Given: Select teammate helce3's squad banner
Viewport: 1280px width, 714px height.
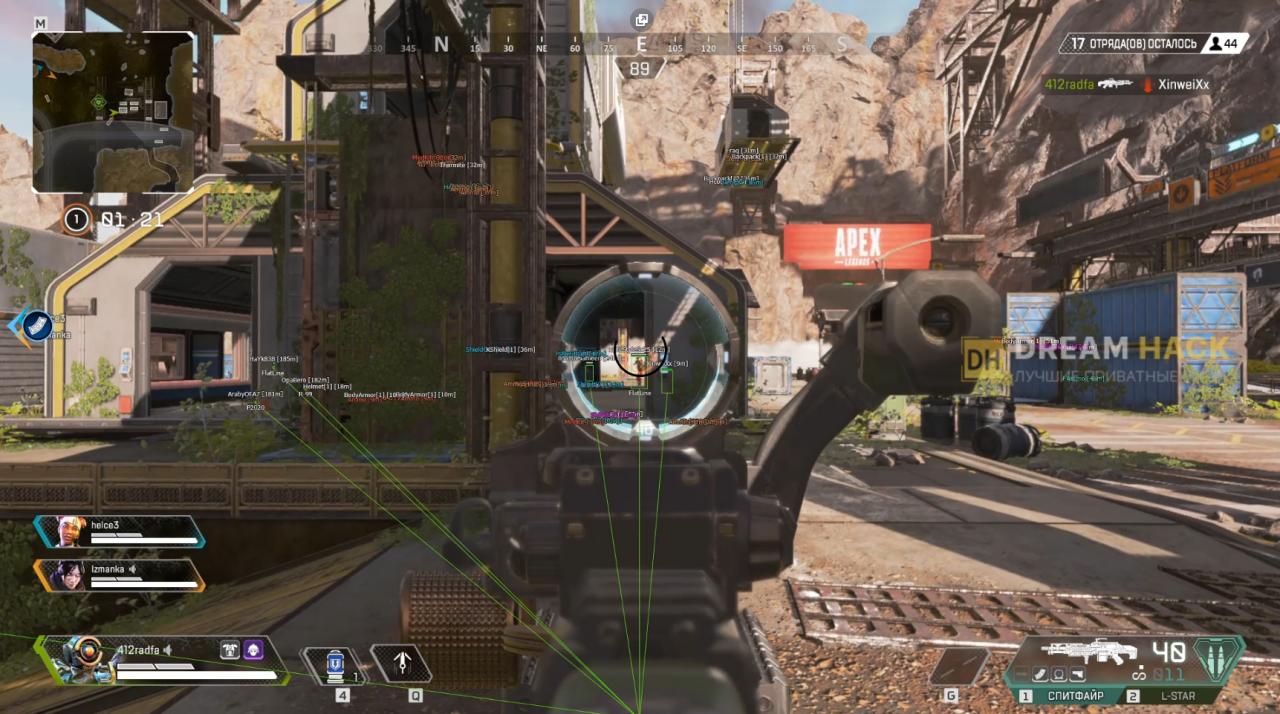Looking at the screenshot, I should (118, 531).
